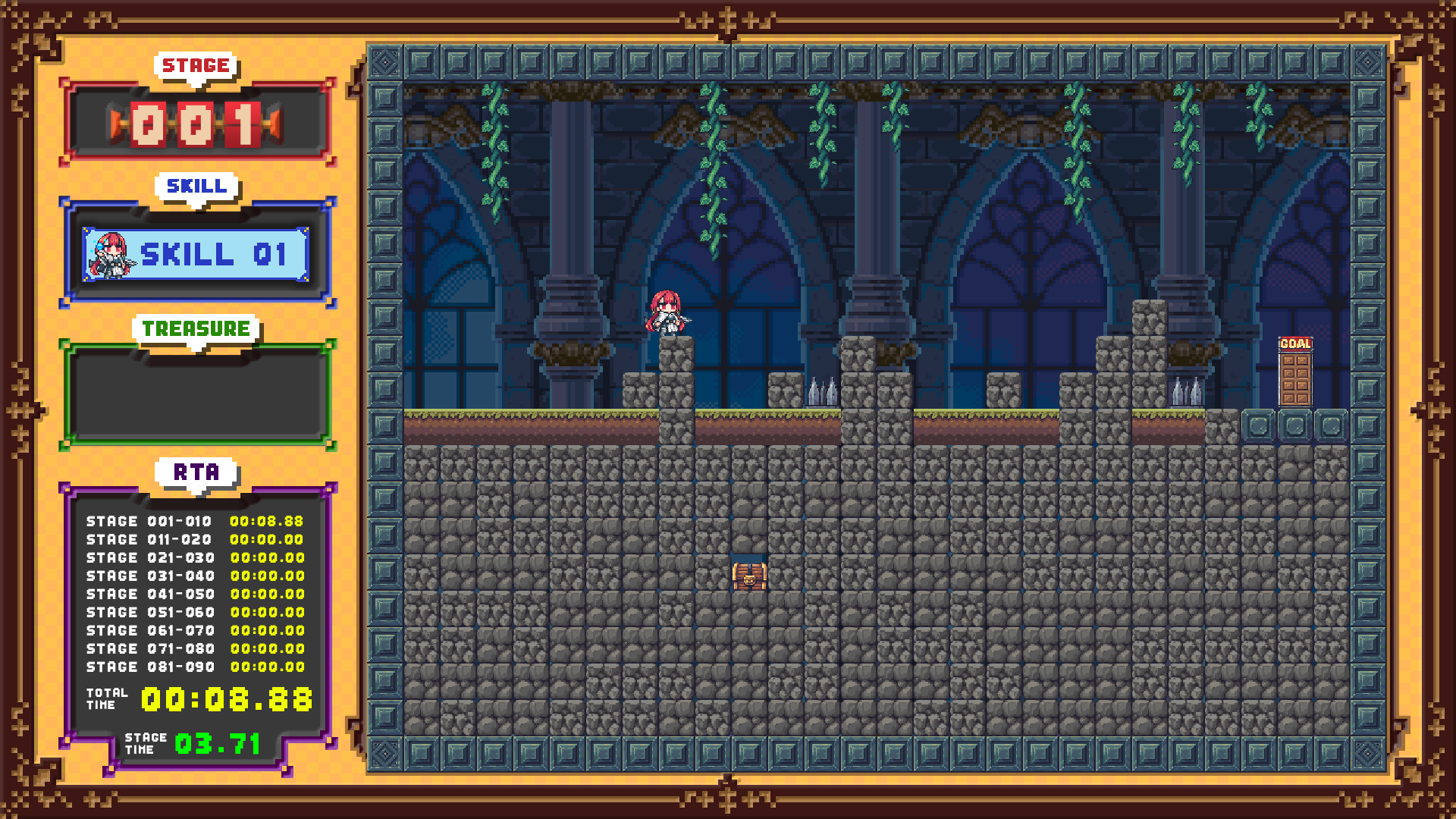Click the empty Treasure panel
This screenshot has width=1456, height=819.
(x=197, y=395)
